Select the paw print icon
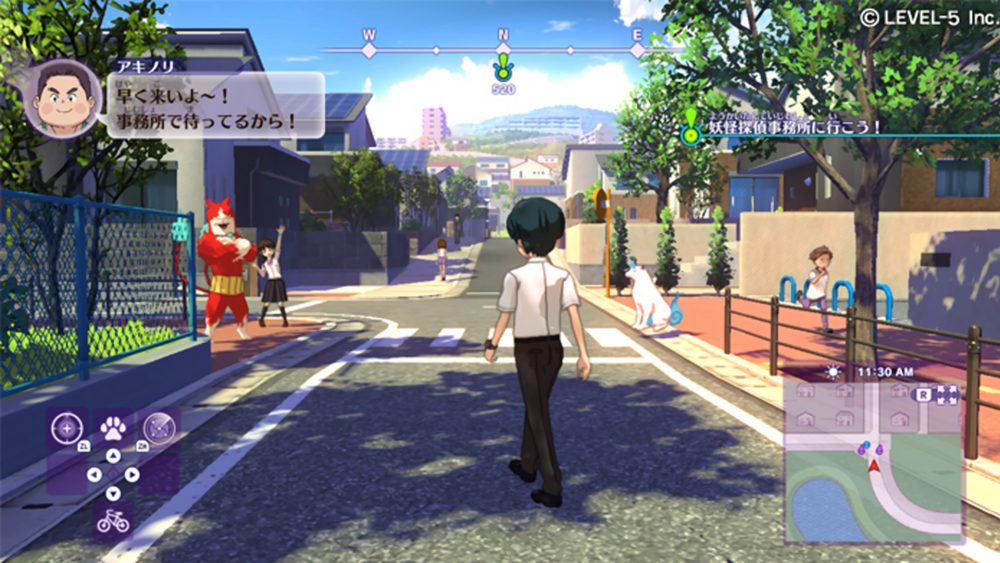Viewport: 1000px width, 563px height. (113, 428)
